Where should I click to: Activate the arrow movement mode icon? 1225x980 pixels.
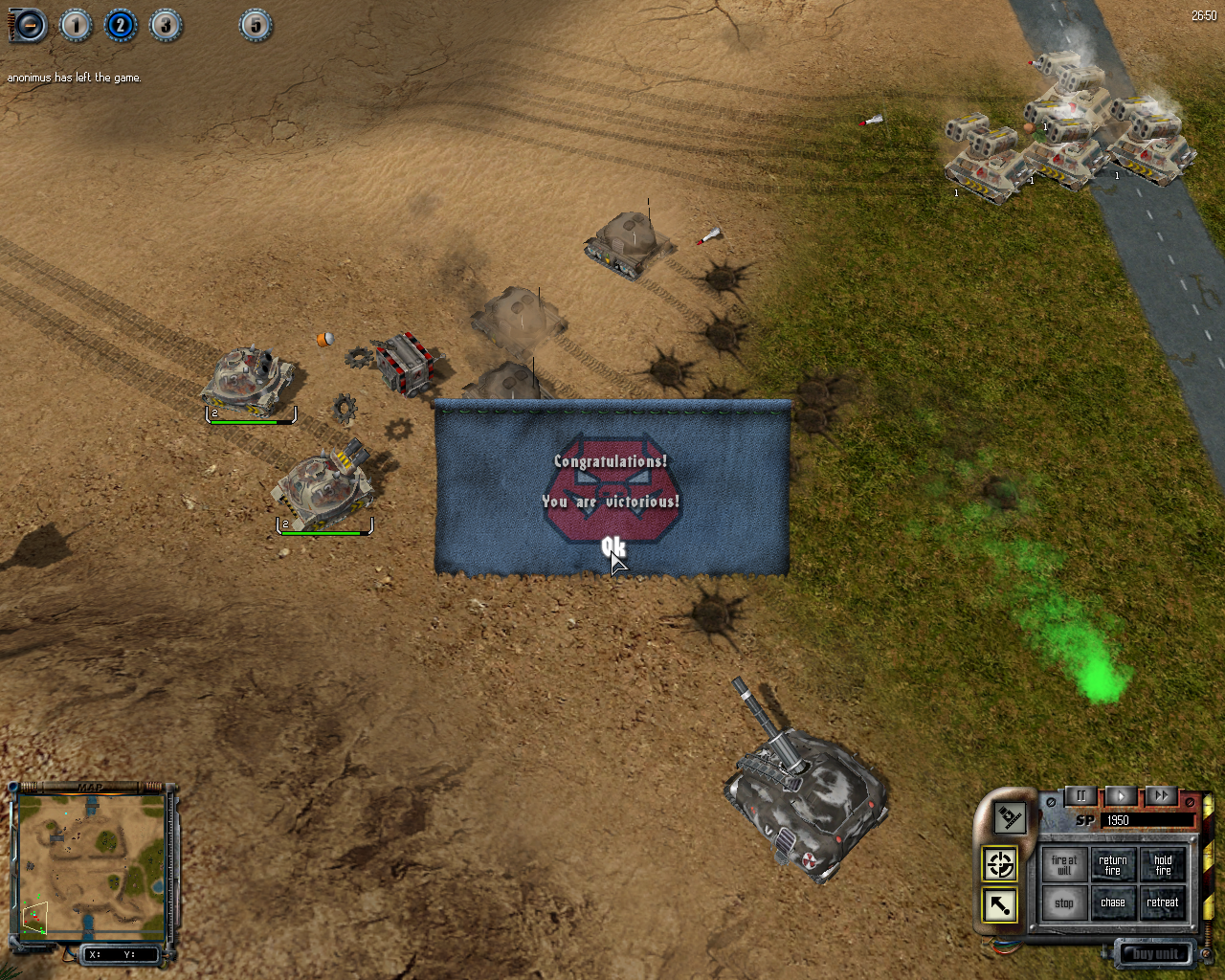click(1000, 904)
